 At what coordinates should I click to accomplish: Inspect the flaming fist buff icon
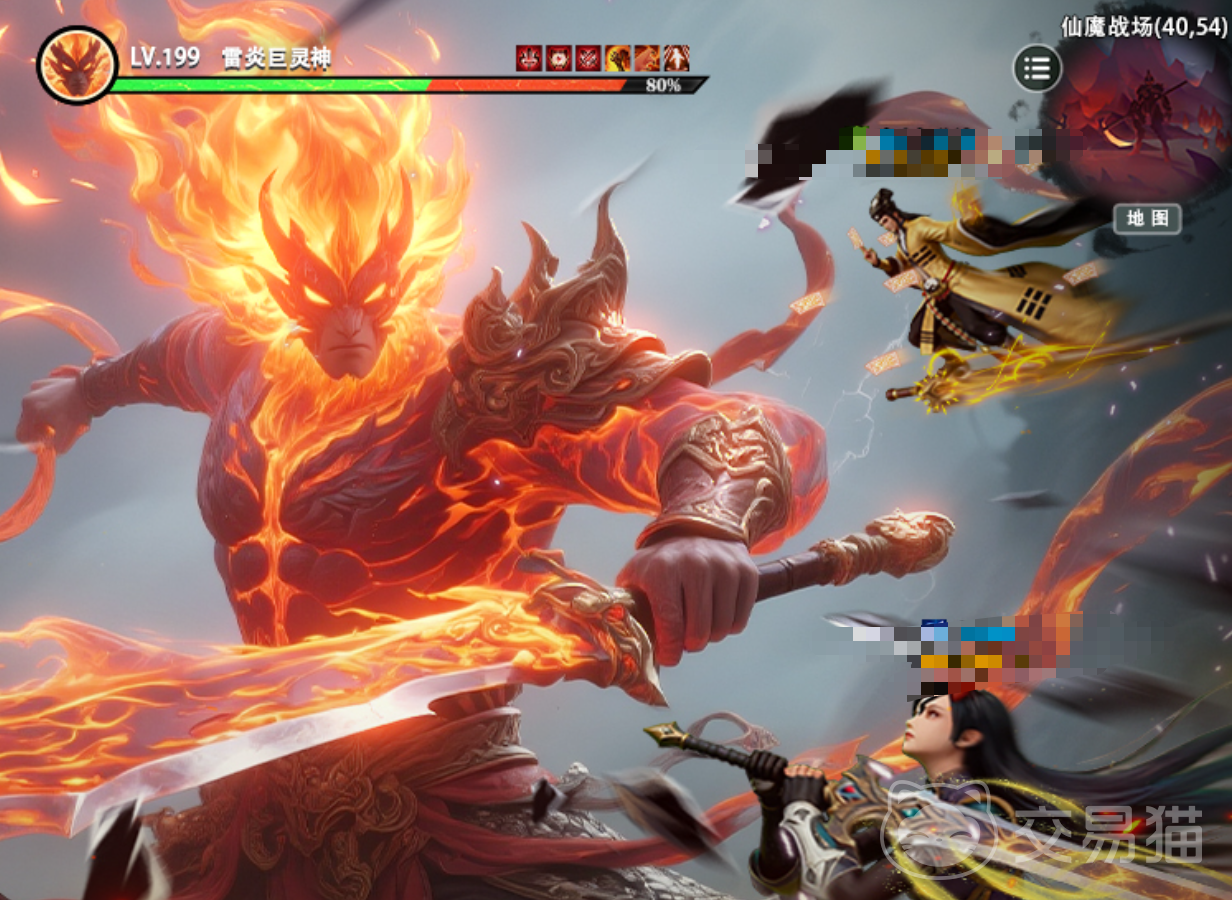tap(618, 58)
